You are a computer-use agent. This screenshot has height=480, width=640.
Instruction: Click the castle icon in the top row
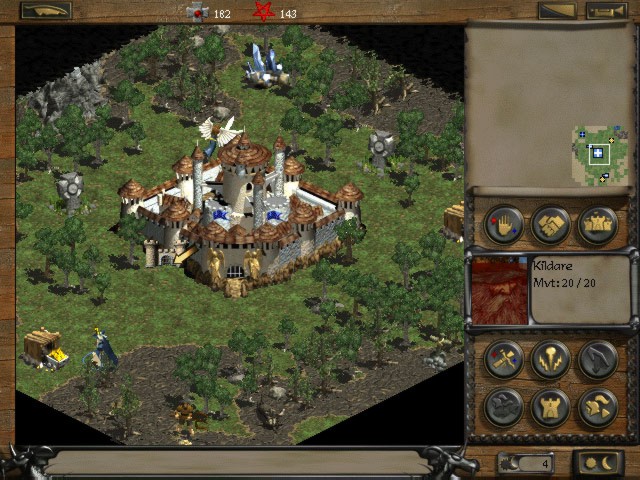tap(598, 224)
